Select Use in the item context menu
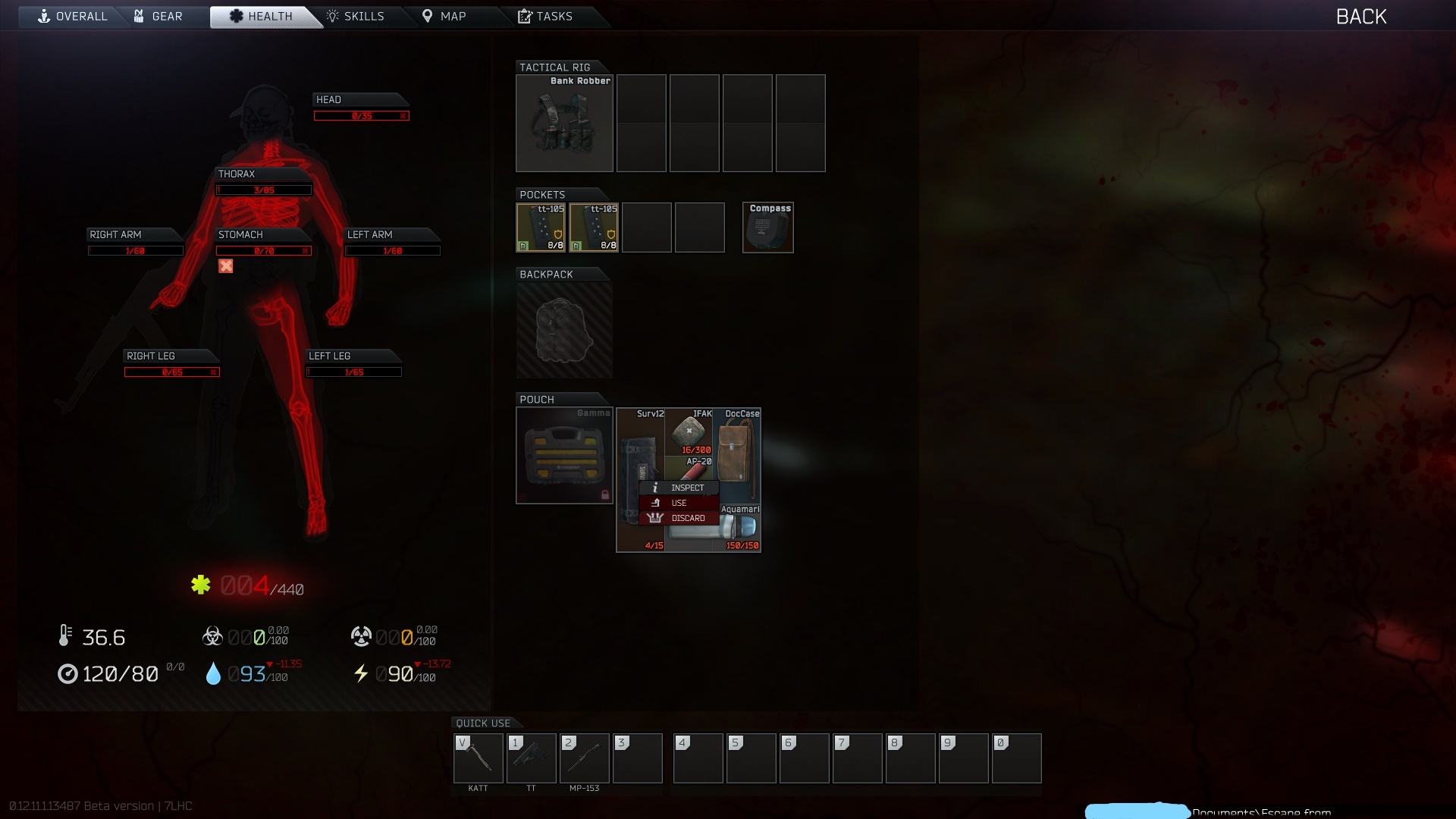This screenshot has width=1456, height=819. point(679,502)
